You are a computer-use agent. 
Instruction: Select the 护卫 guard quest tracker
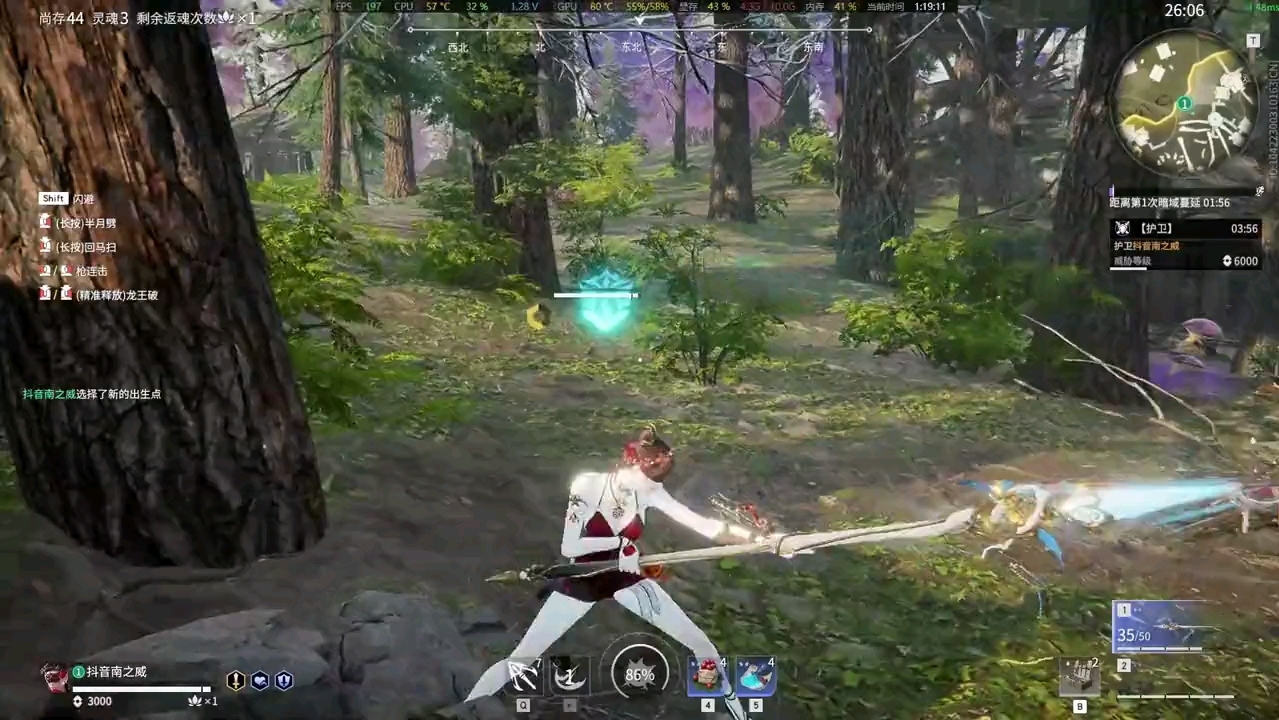pyautogui.click(x=1185, y=229)
